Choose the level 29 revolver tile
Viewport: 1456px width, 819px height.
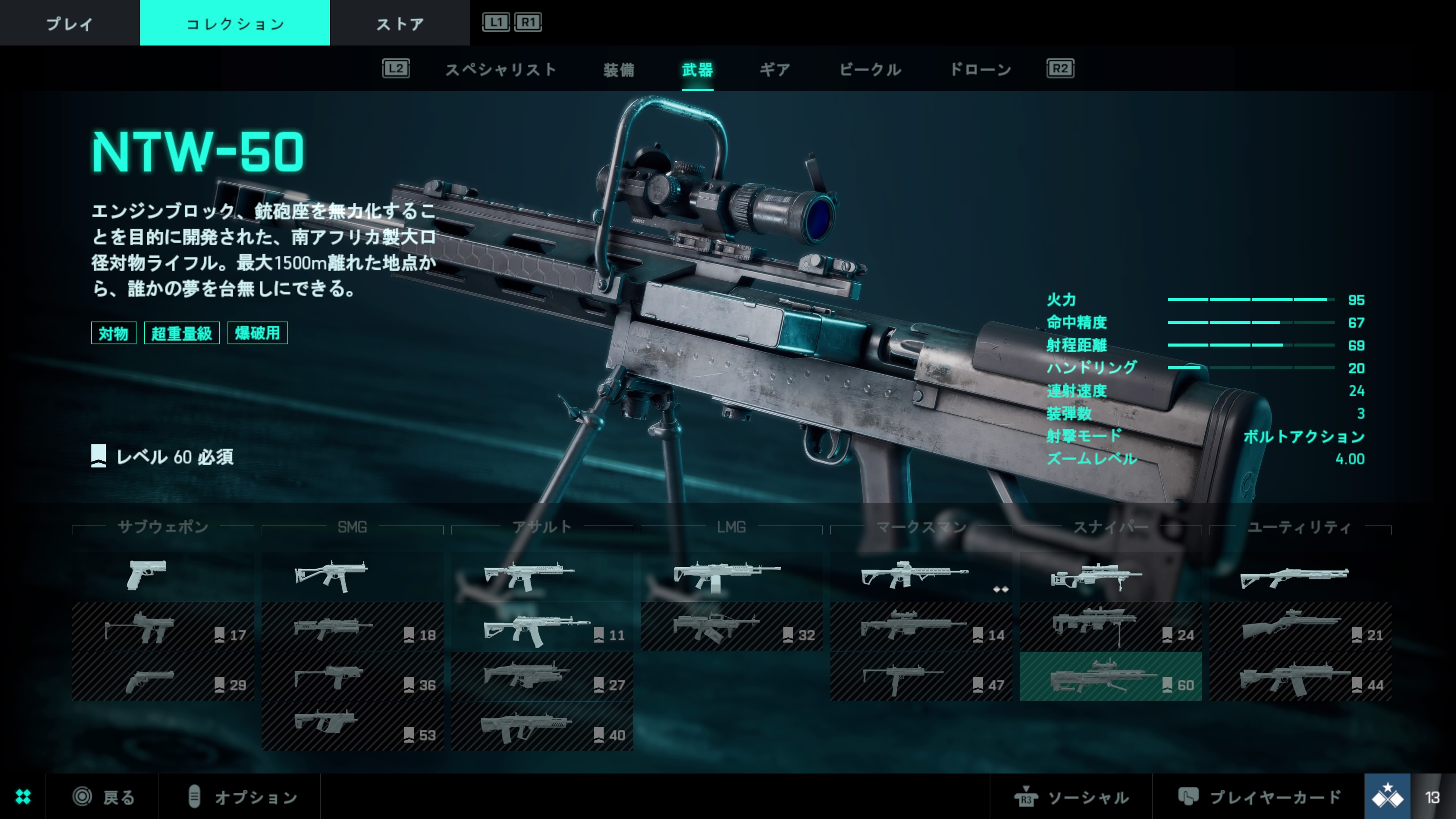(163, 676)
